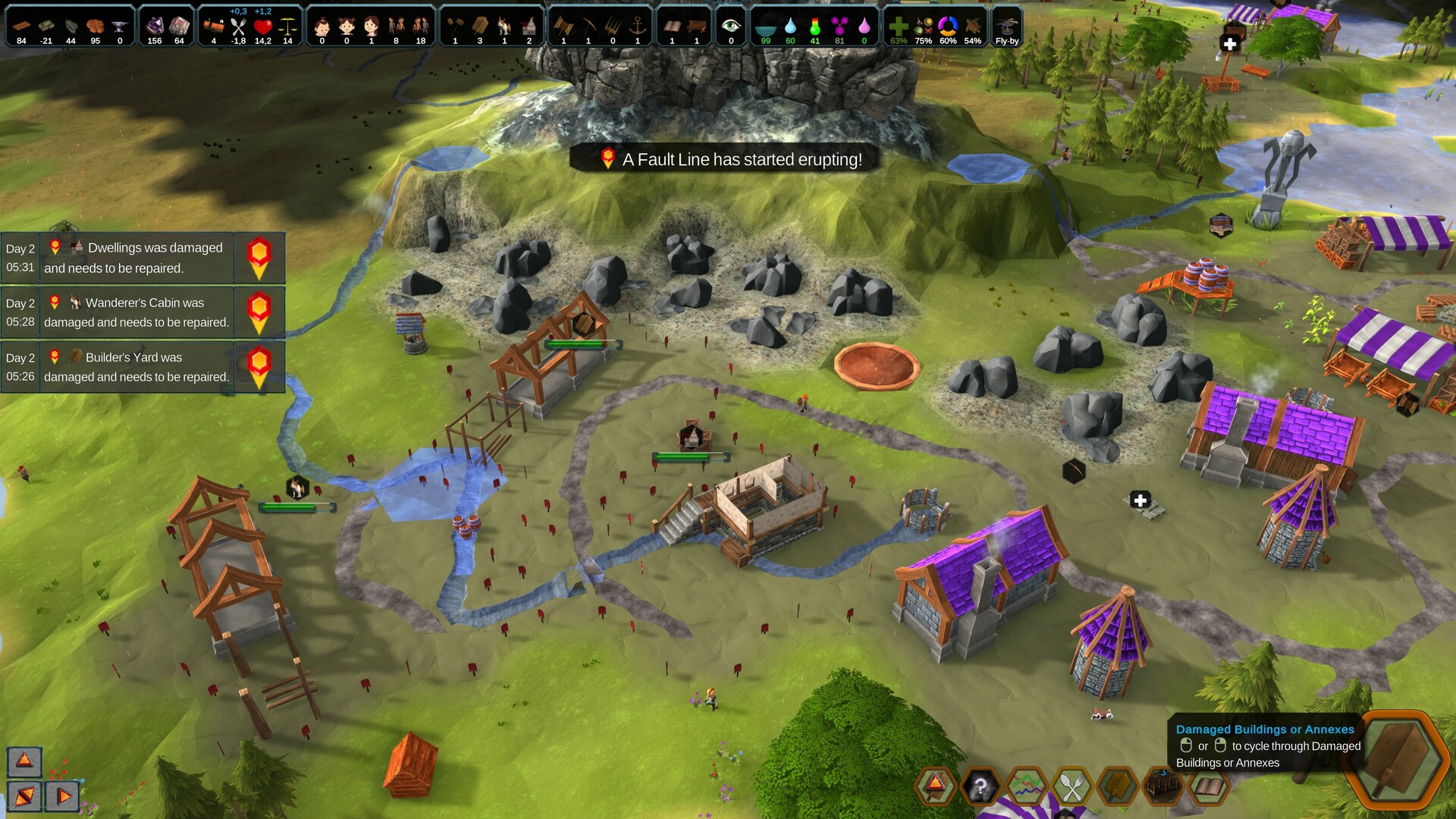Select the Wanderer's Cabin damaged notification
The image size is (1456, 819).
coord(136,312)
